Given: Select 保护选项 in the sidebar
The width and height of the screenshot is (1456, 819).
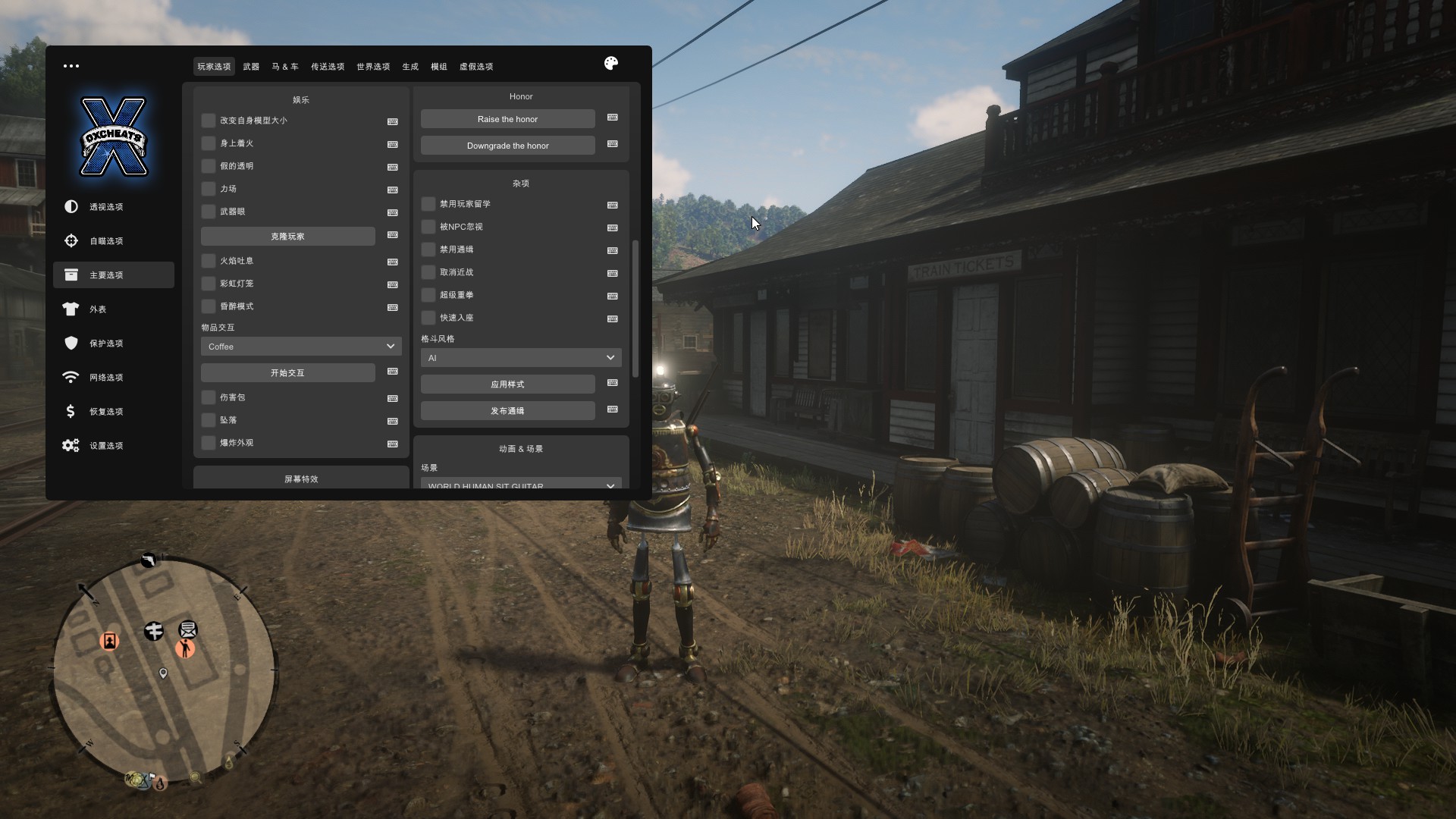Looking at the screenshot, I should [106, 344].
